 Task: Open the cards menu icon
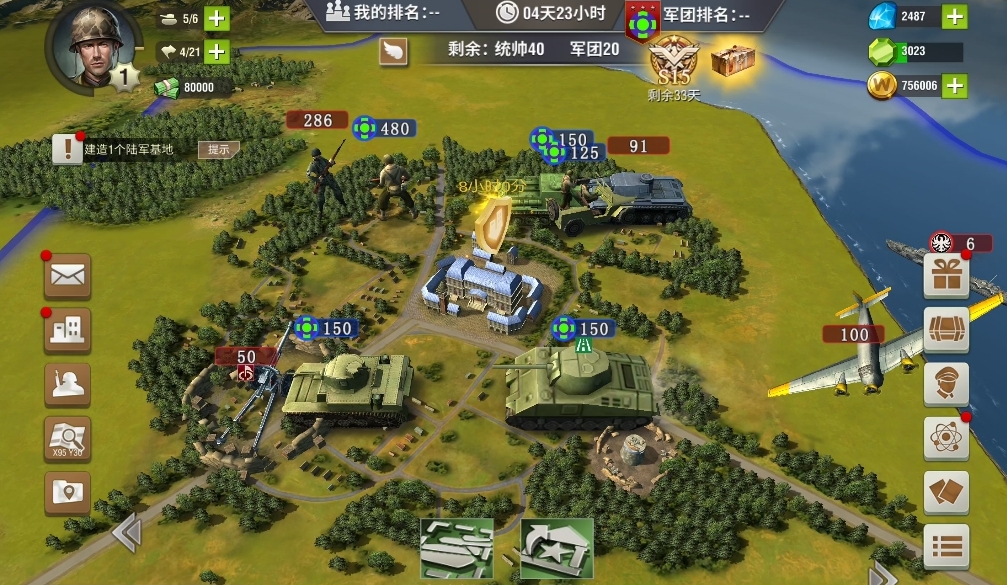pyautogui.click(x=945, y=492)
